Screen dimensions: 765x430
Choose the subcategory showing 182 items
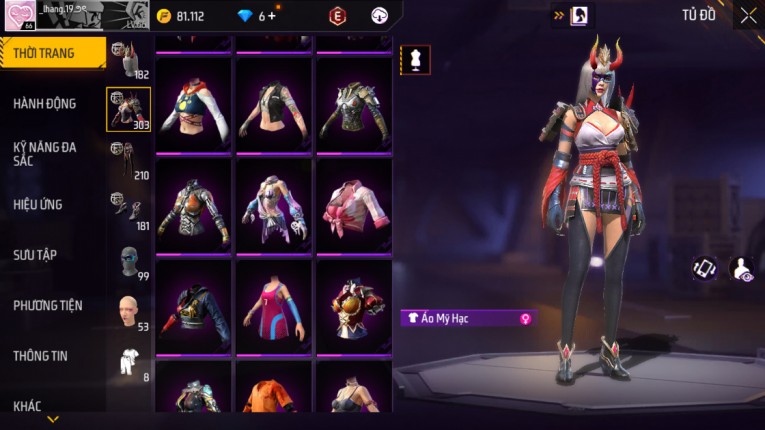coord(128,59)
